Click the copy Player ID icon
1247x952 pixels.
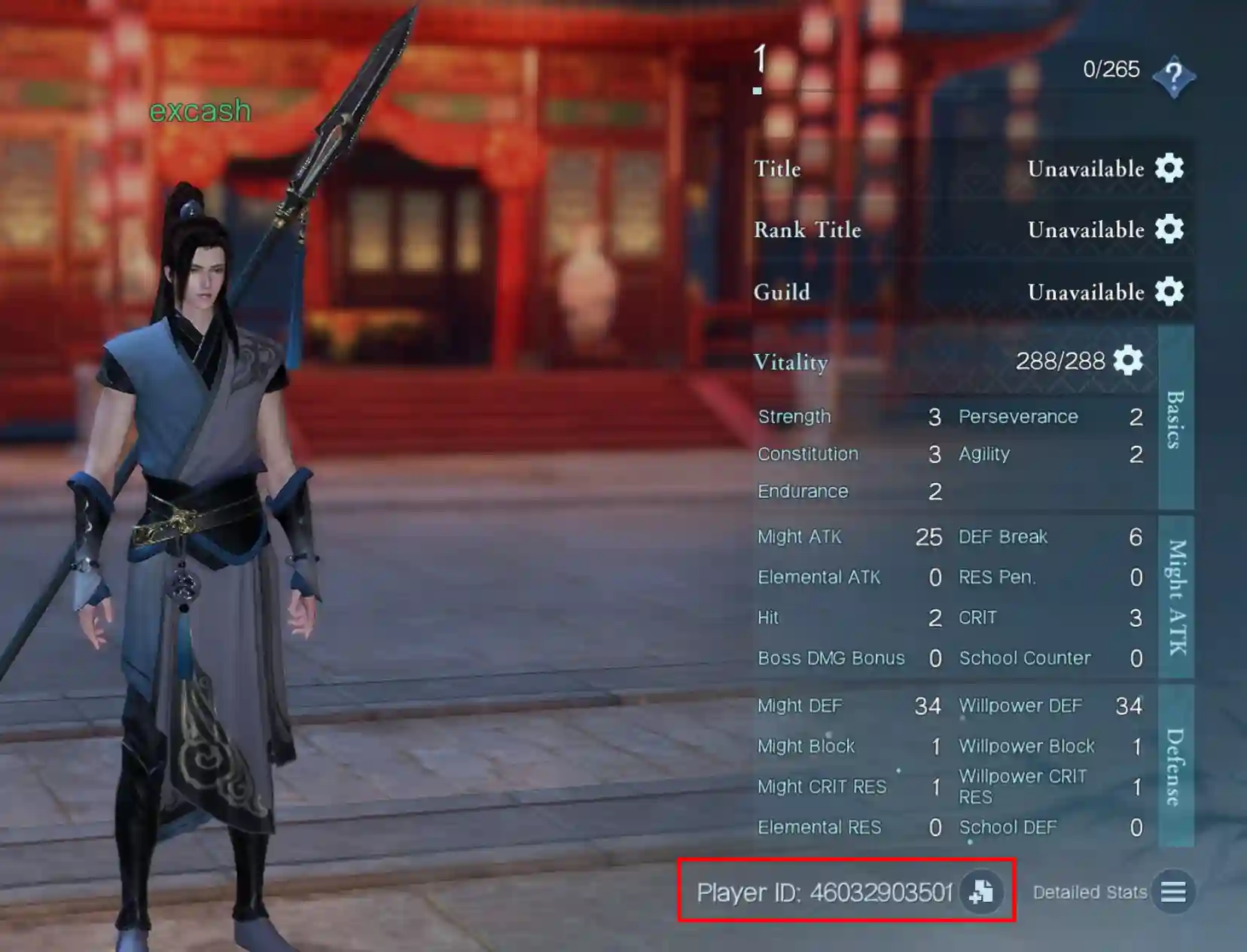tap(980, 894)
